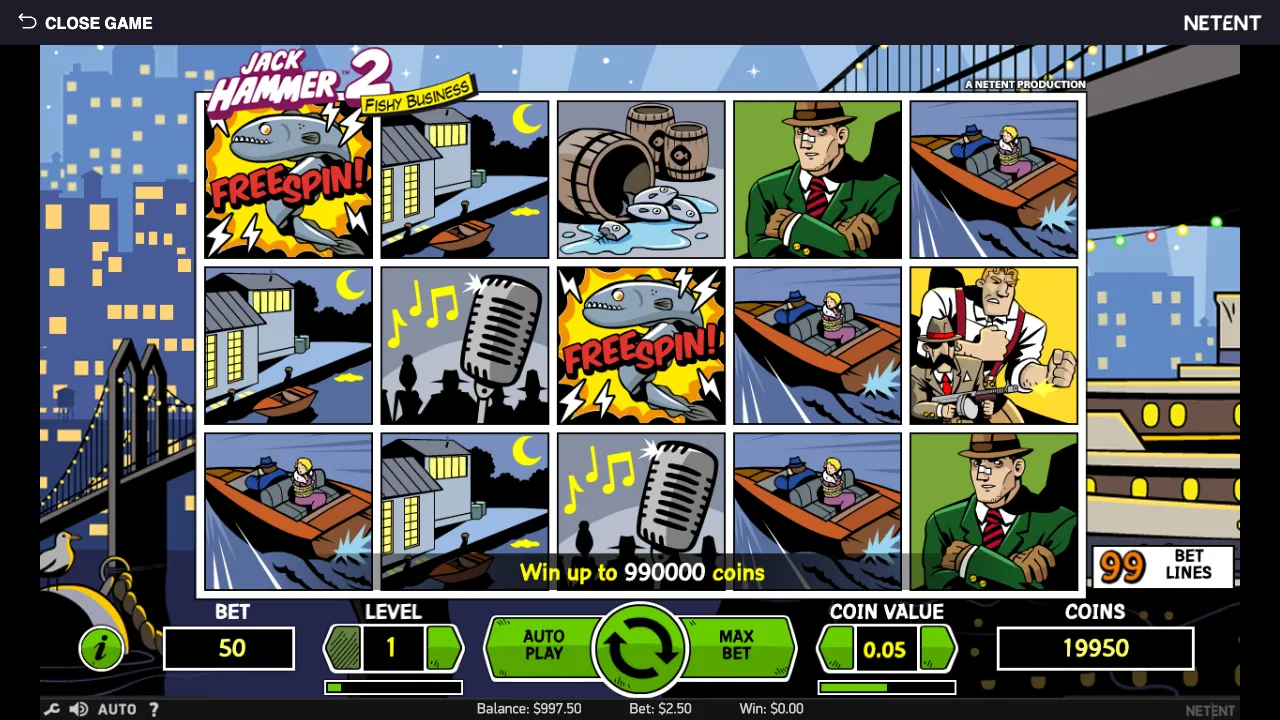The width and height of the screenshot is (1280, 720).
Task: Click the 99 BET LINES badge
Action: click(x=1163, y=565)
